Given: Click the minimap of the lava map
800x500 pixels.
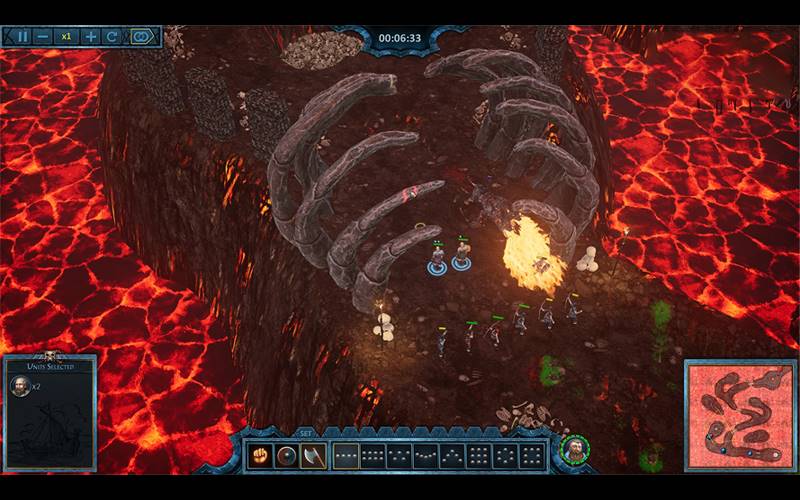Looking at the screenshot, I should click(x=738, y=413).
